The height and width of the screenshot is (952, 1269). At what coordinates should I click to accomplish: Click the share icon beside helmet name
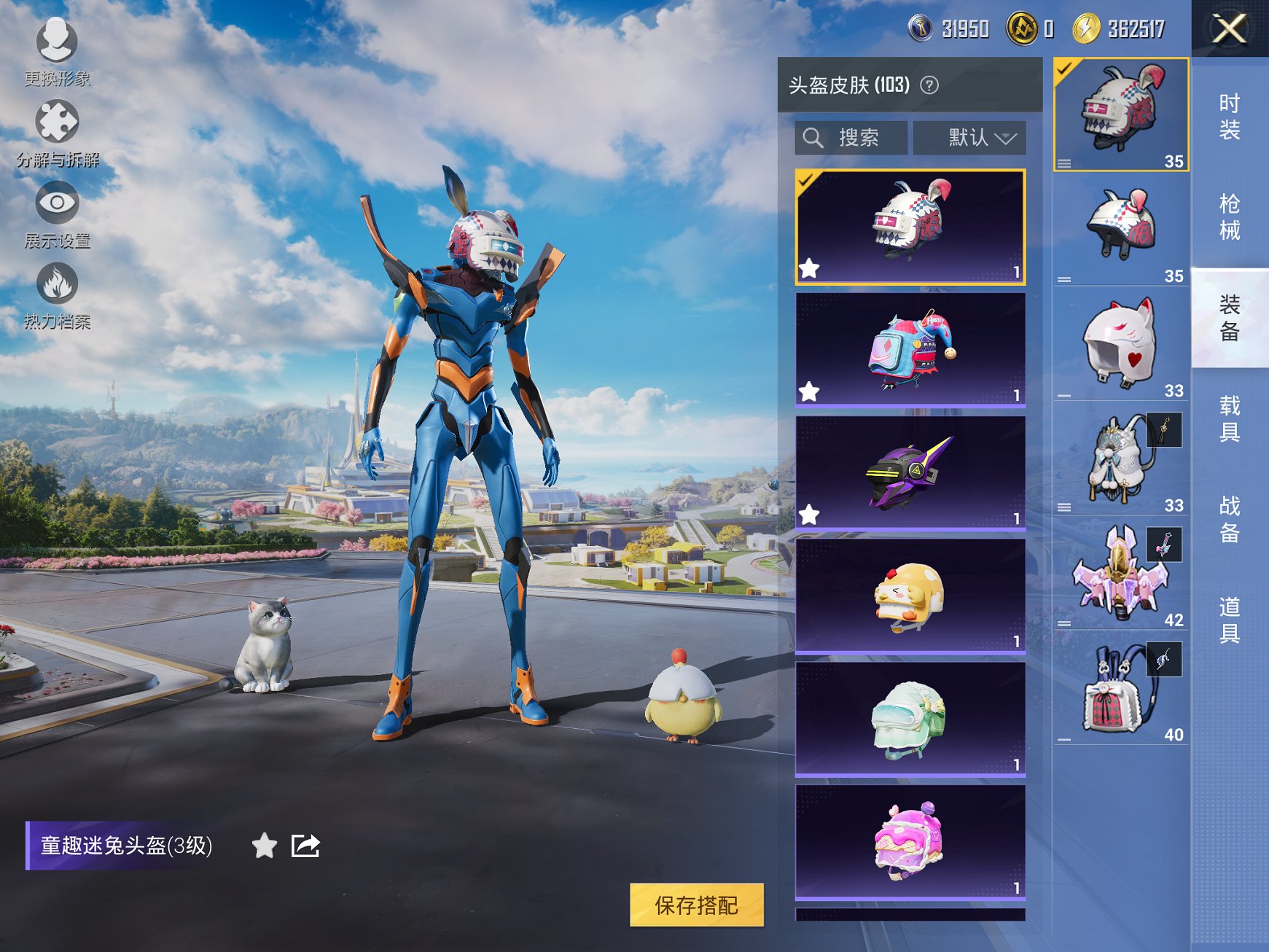pyautogui.click(x=307, y=846)
